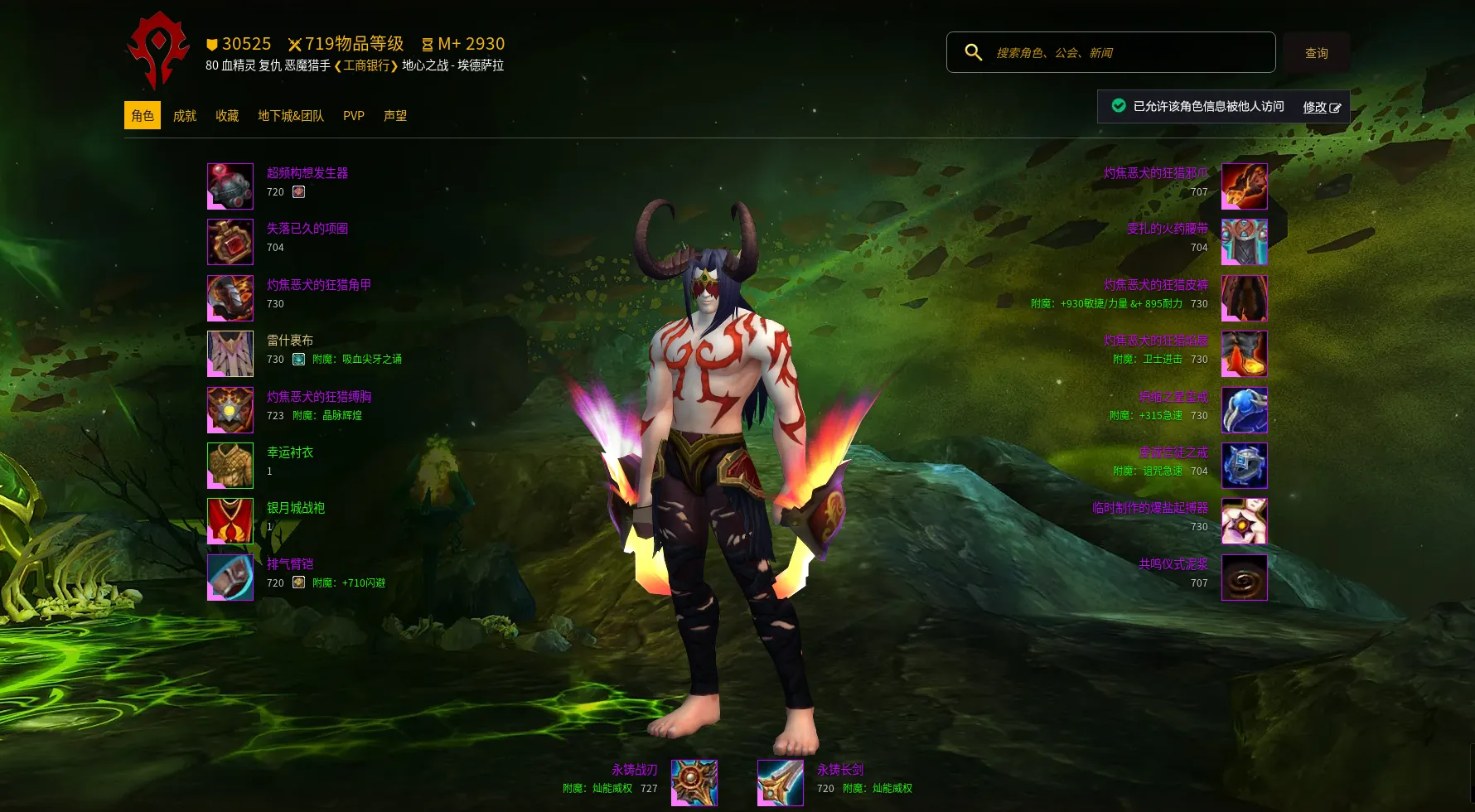Open the 声望 tab
Screen dimensions: 1475x812
pos(395,116)
